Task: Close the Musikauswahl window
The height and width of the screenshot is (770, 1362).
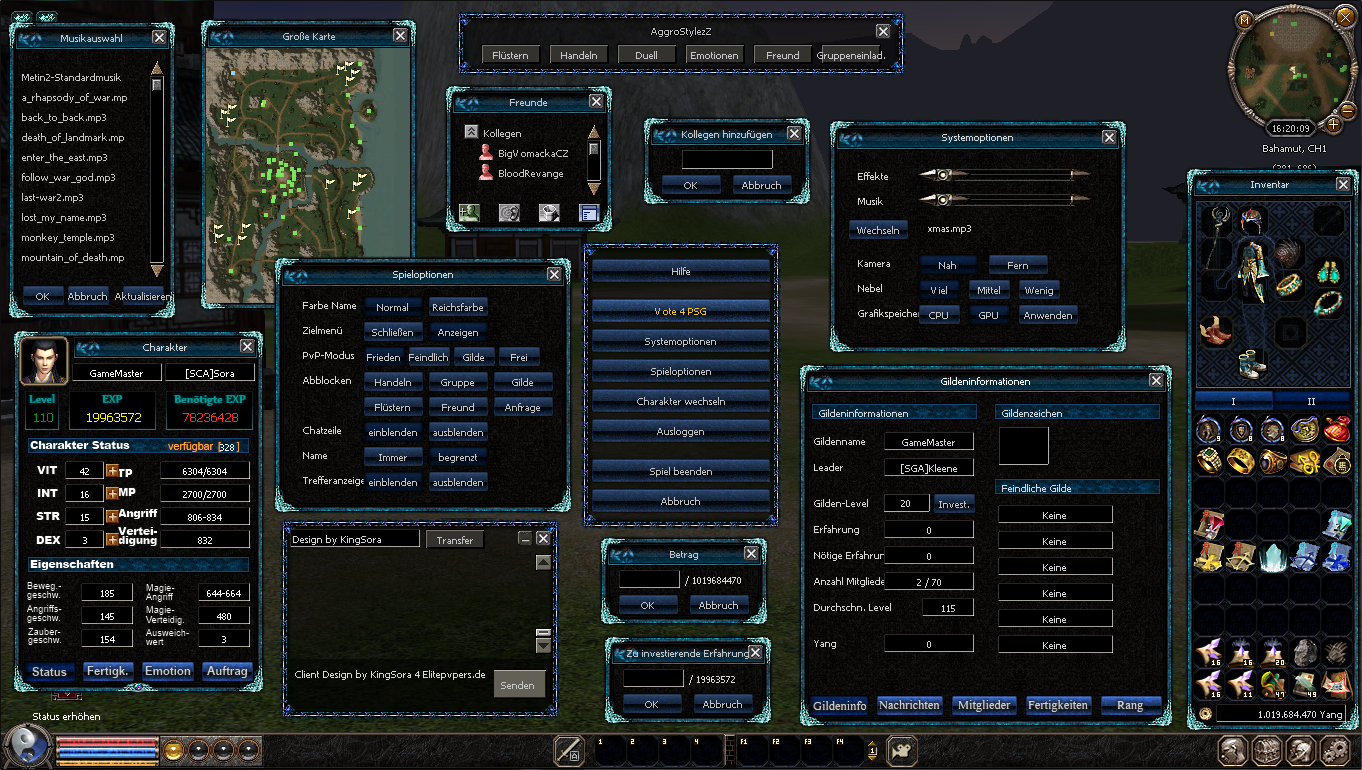Action: (x=159, y=38)
